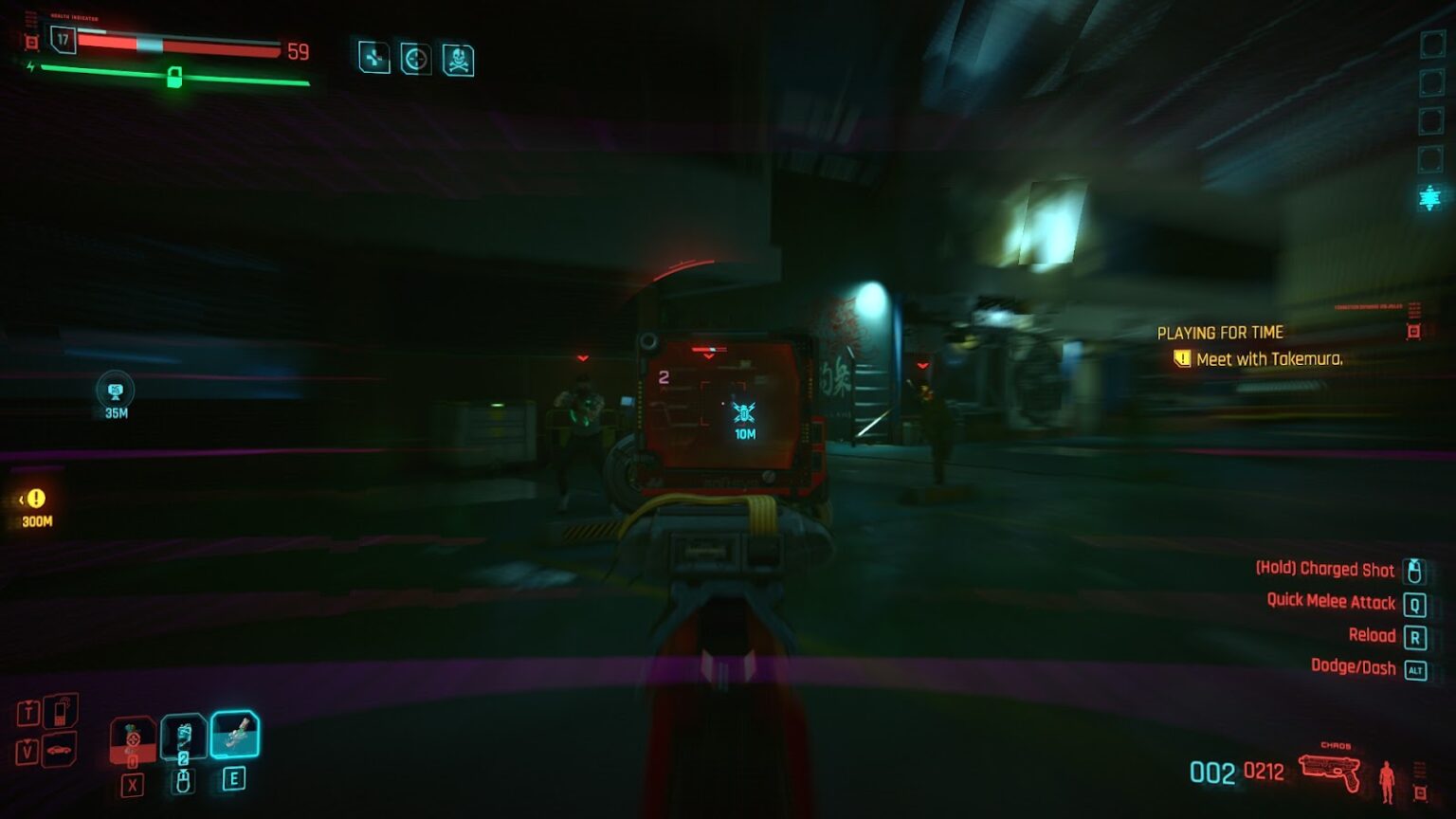Image resolution: width=1456 pixels, height=819 pixels.
Task: Click the crosshair targeting status icon
Action: coord(417,59)
